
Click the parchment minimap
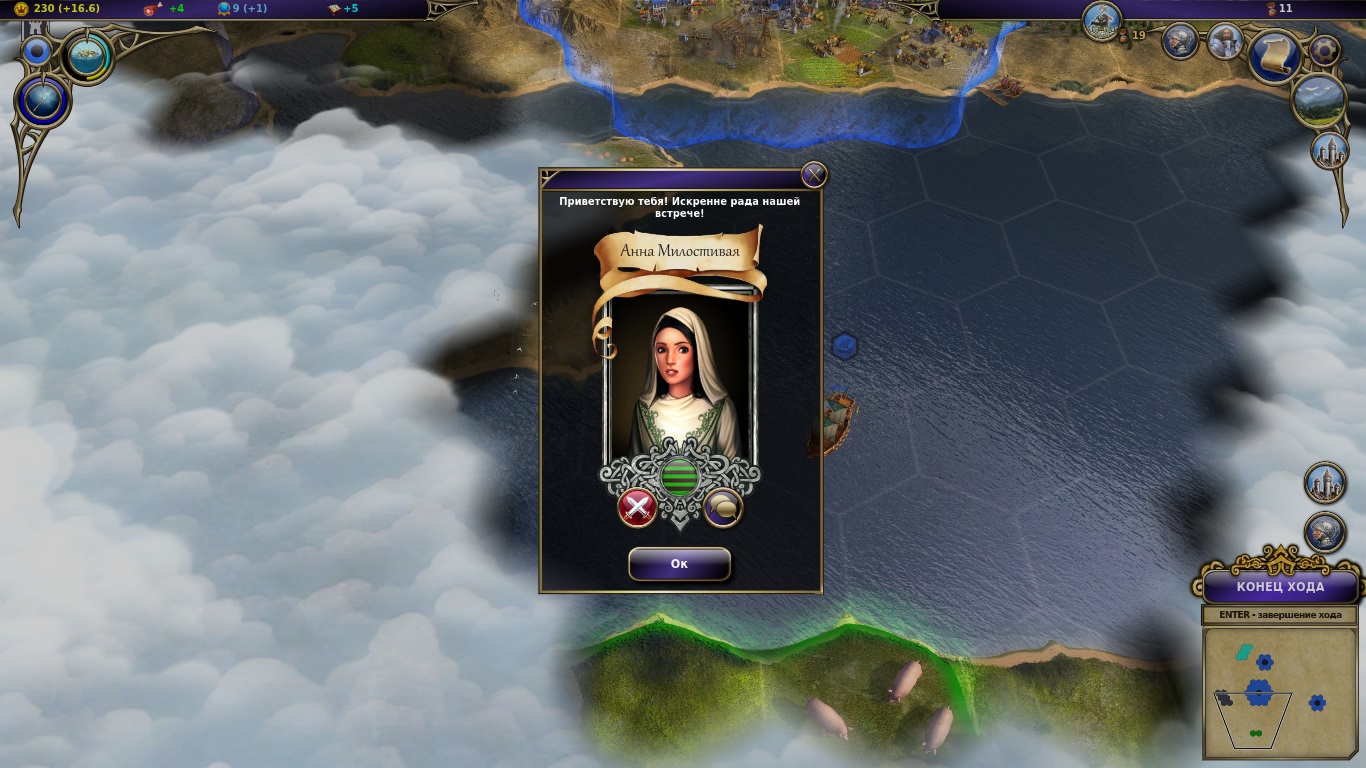tap(1279, 692)
